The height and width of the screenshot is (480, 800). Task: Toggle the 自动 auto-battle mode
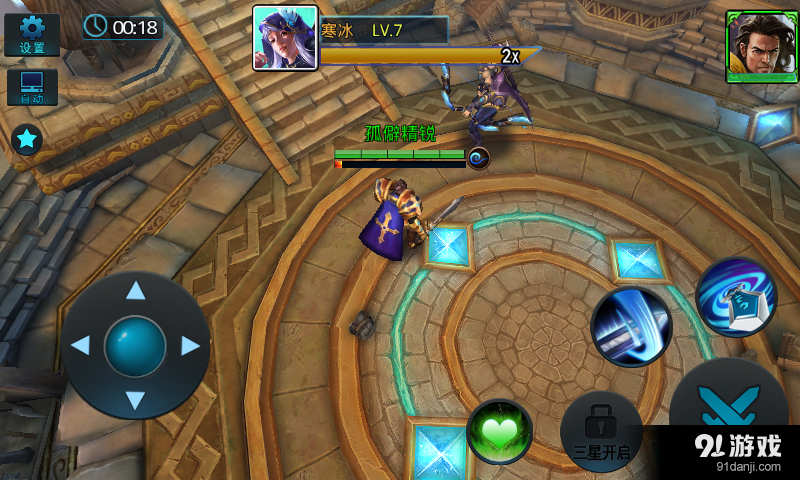pyautogui.click(x=32, y=87)
